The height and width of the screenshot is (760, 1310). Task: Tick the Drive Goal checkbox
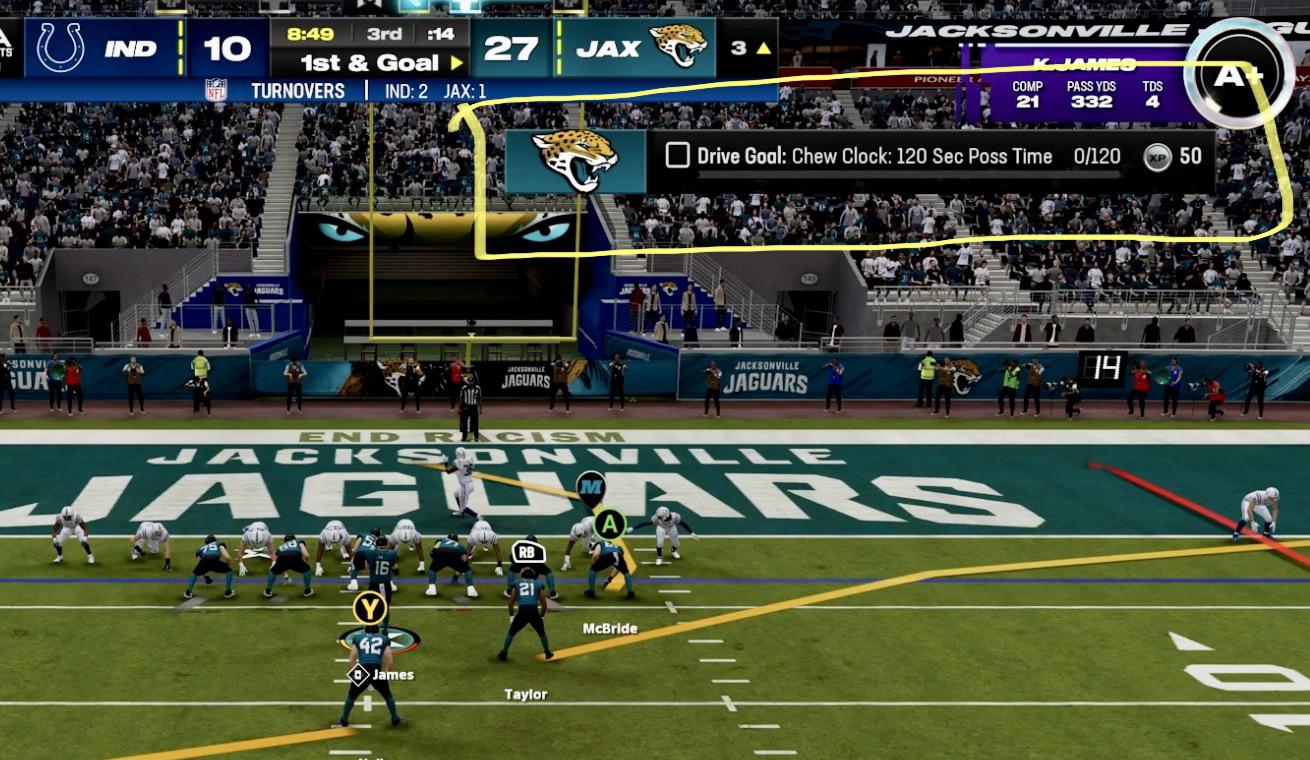[677, 156]
